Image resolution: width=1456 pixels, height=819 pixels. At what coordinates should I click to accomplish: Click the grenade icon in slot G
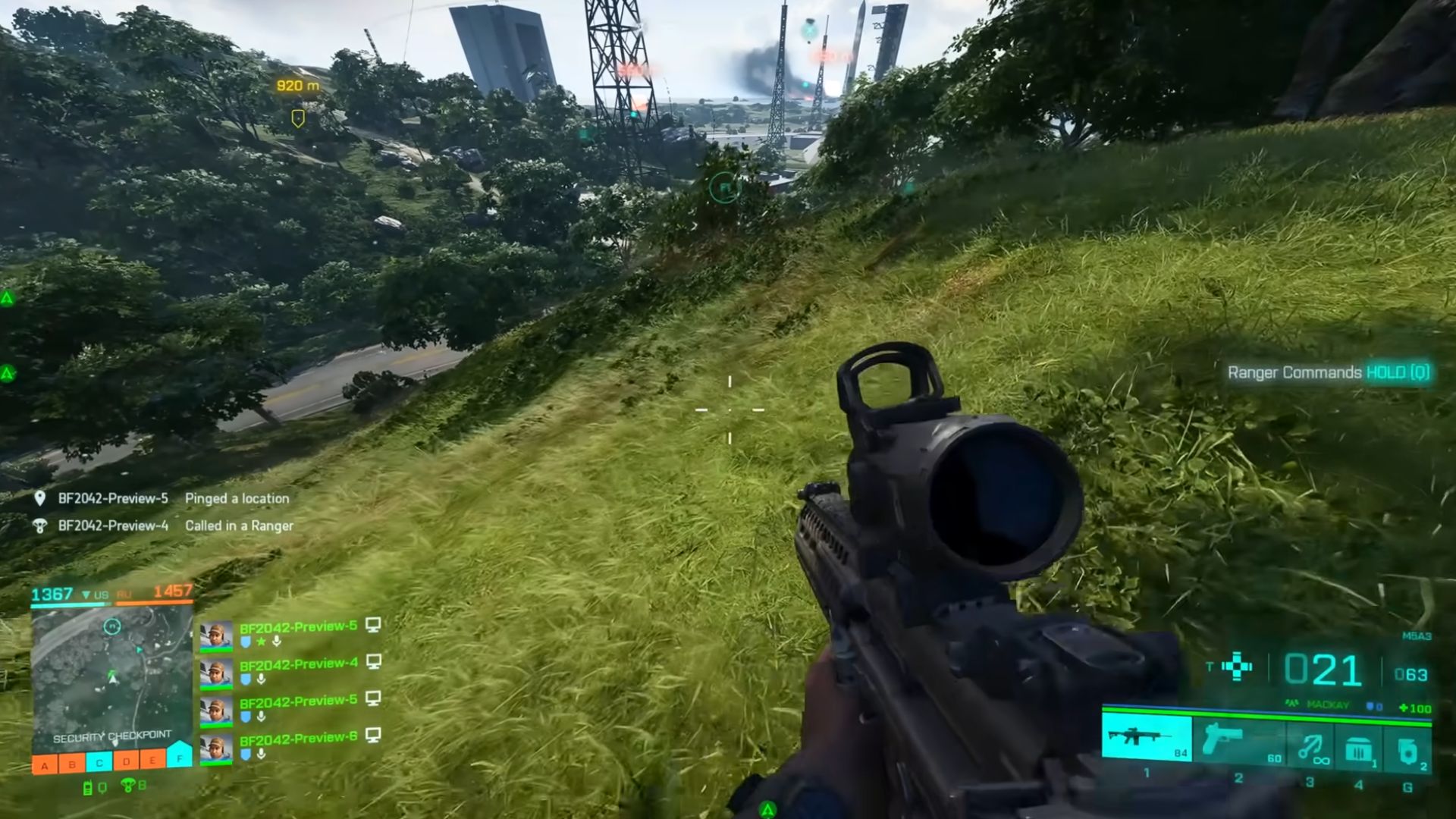pyautogui.click(x=1407, y=749)
